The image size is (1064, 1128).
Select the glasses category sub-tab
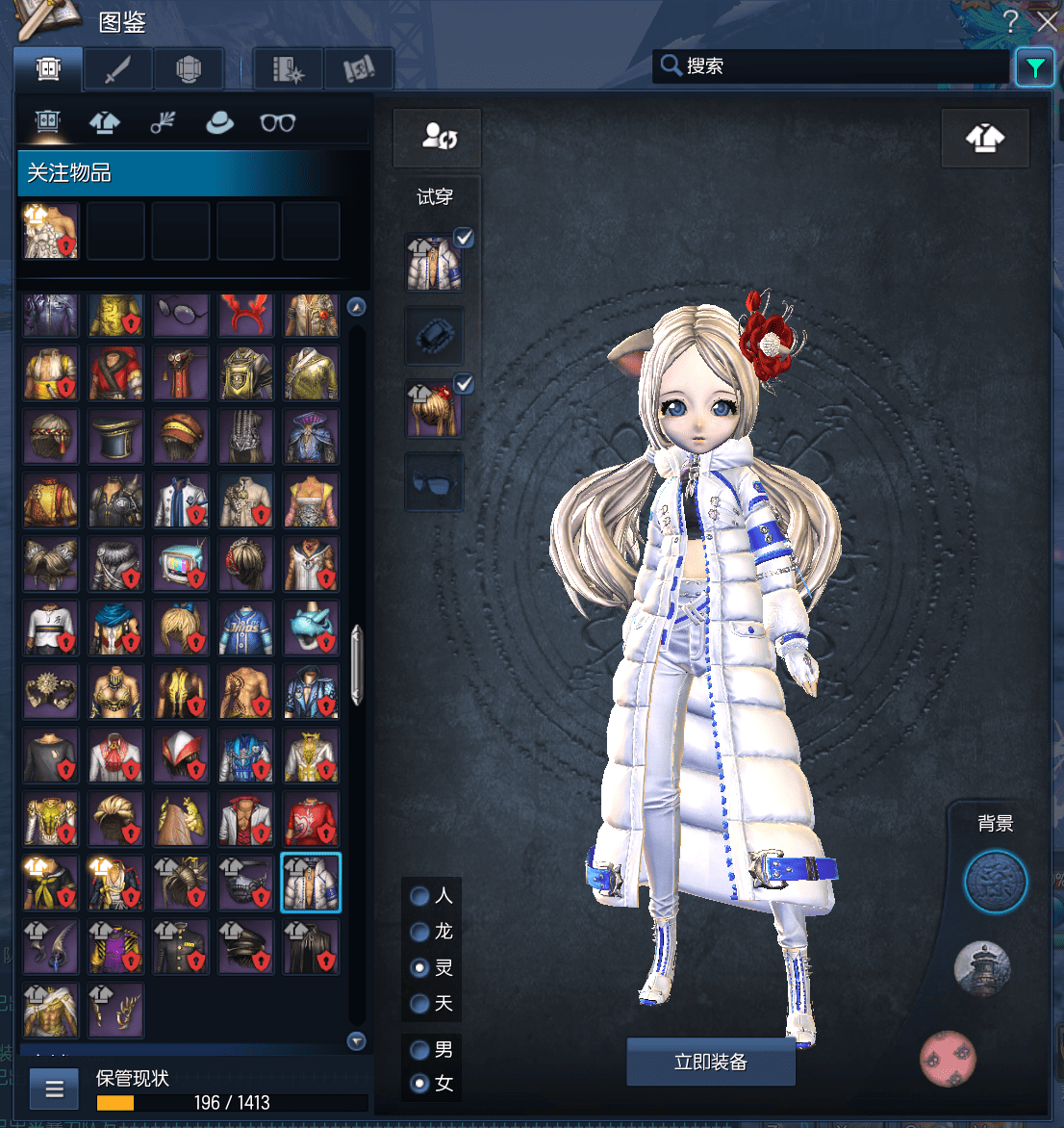pyautogui.click(x=277, y=122)
